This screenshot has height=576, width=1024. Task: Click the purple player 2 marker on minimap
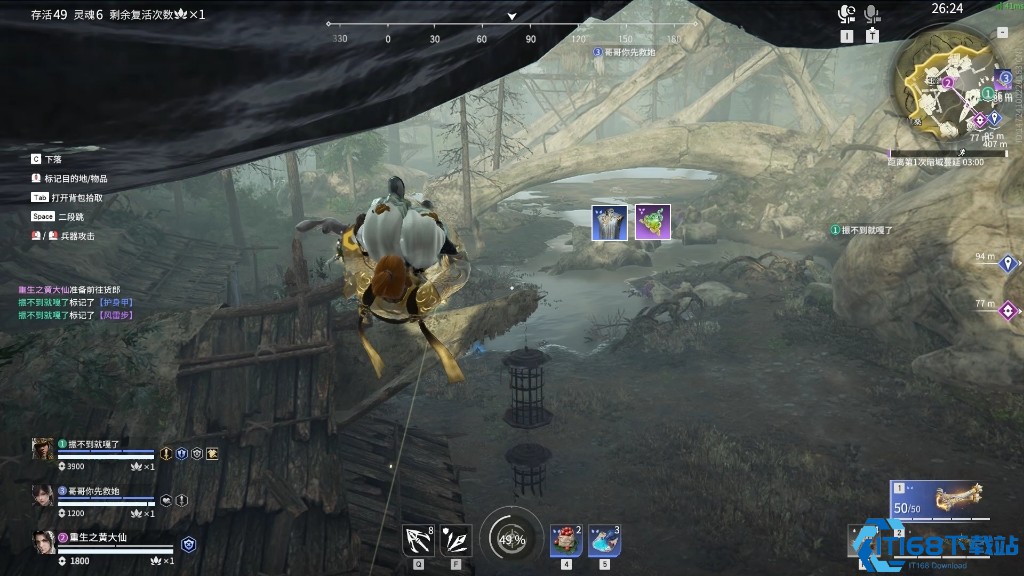(947, 83)
